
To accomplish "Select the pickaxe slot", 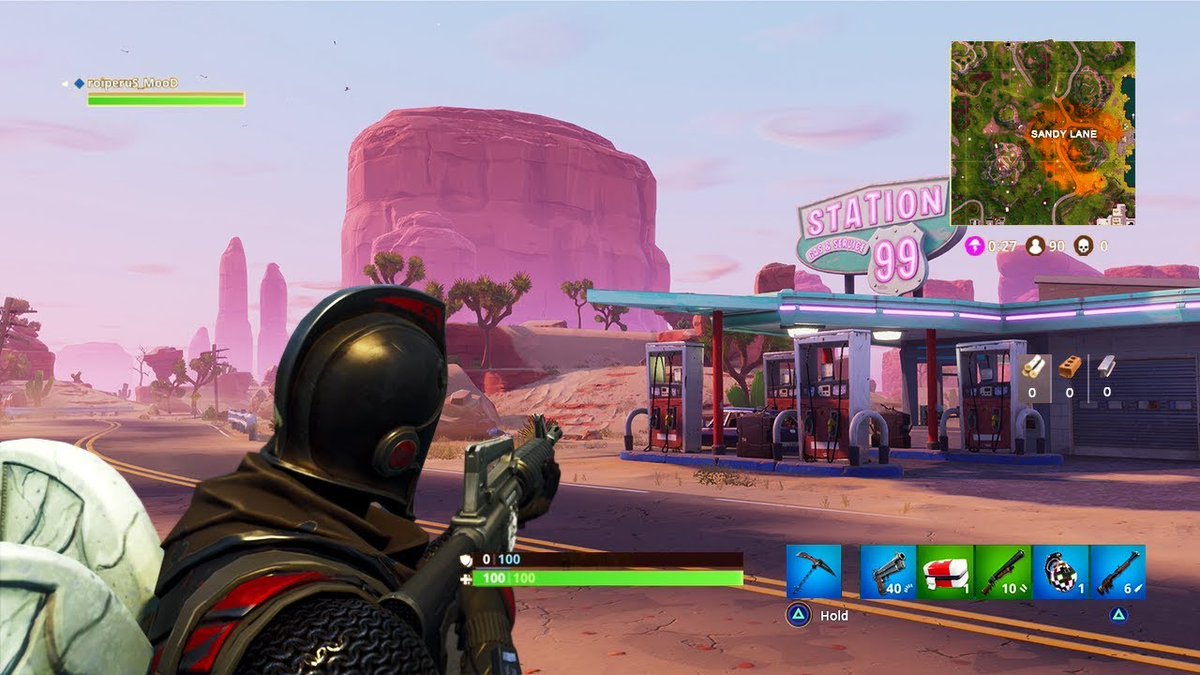I will pyautogui.click(x=813, y=572).
